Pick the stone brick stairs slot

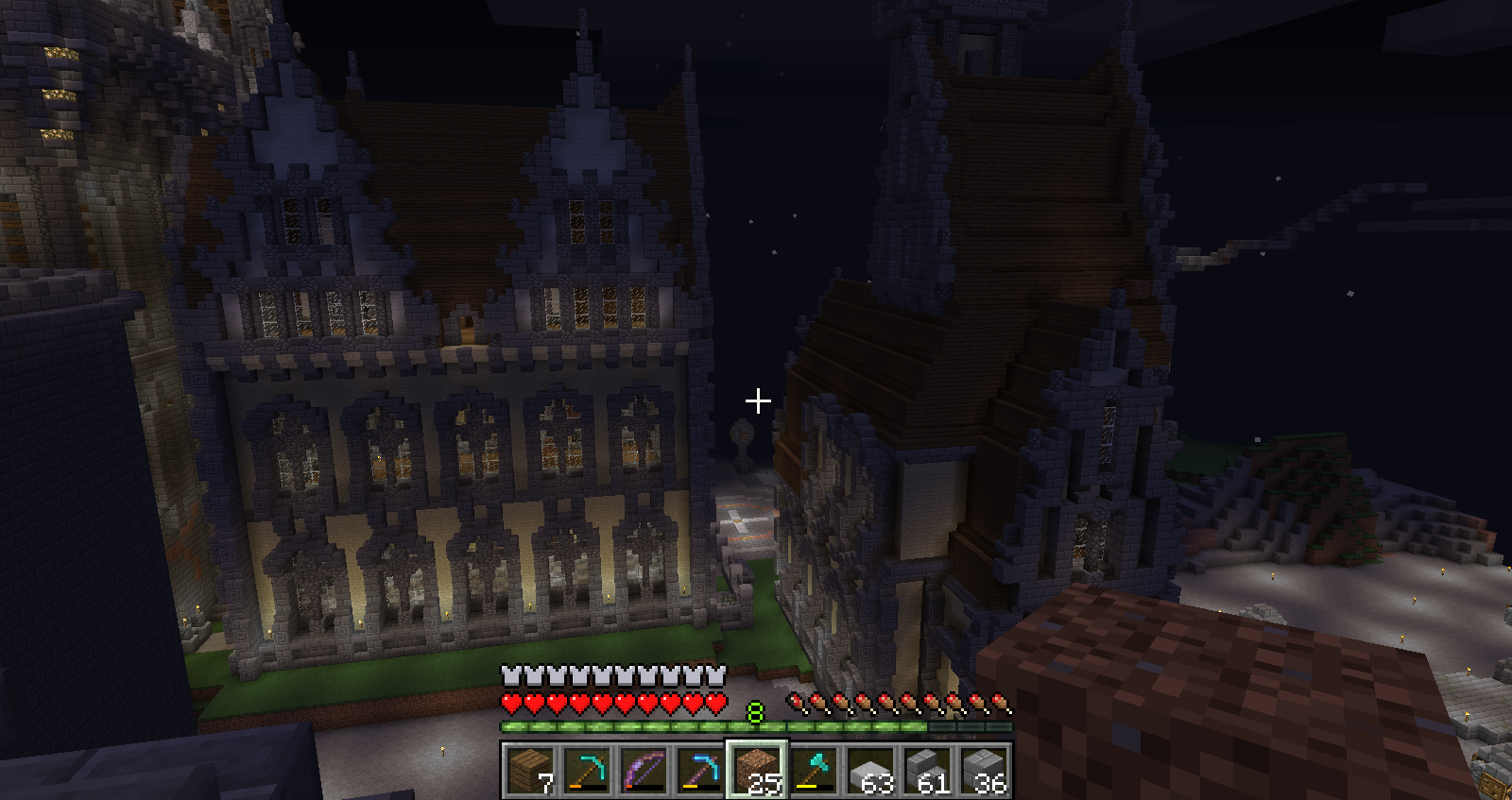(x=926, y=770)
